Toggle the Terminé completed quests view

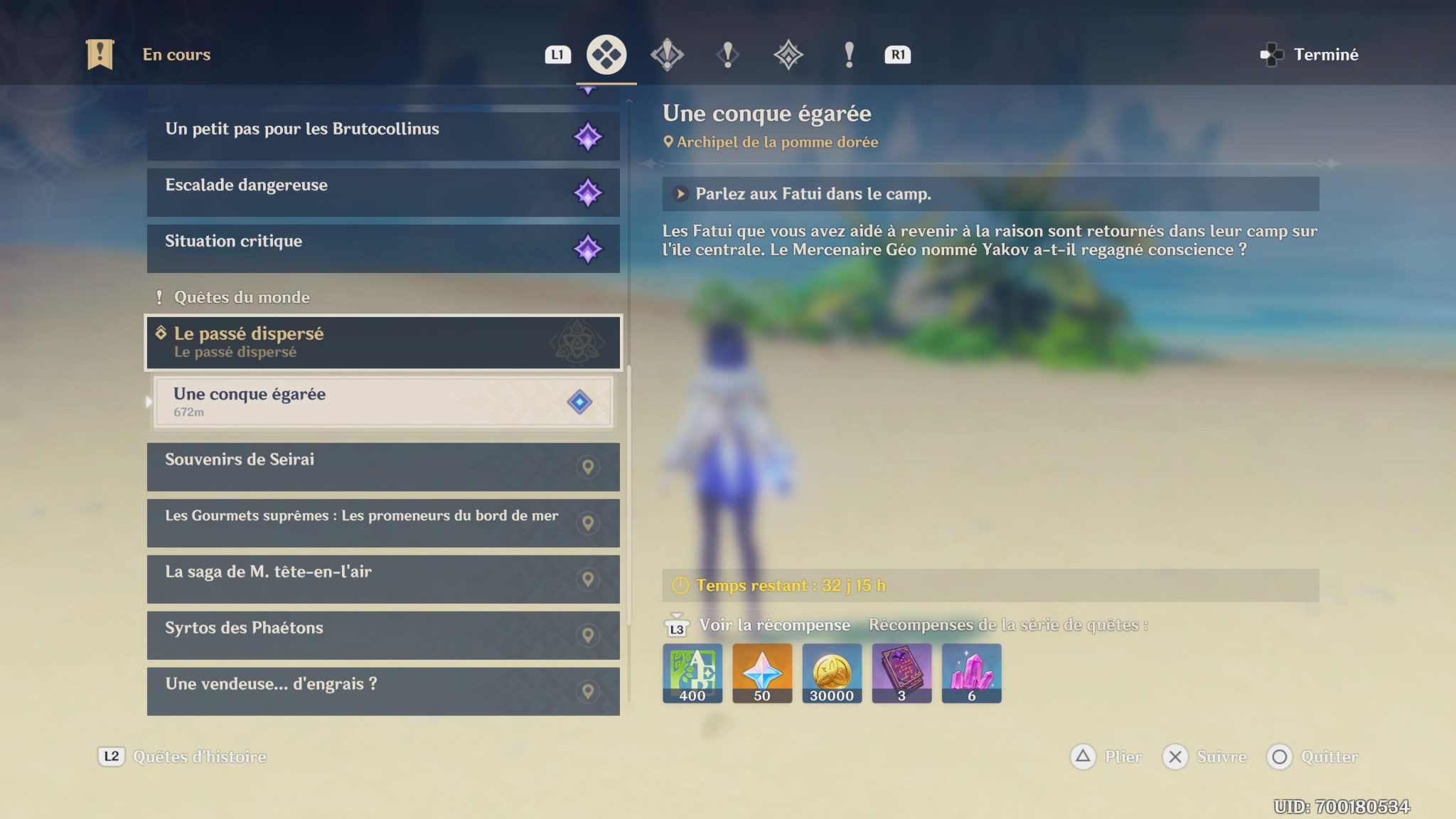tap(1313, 54)
